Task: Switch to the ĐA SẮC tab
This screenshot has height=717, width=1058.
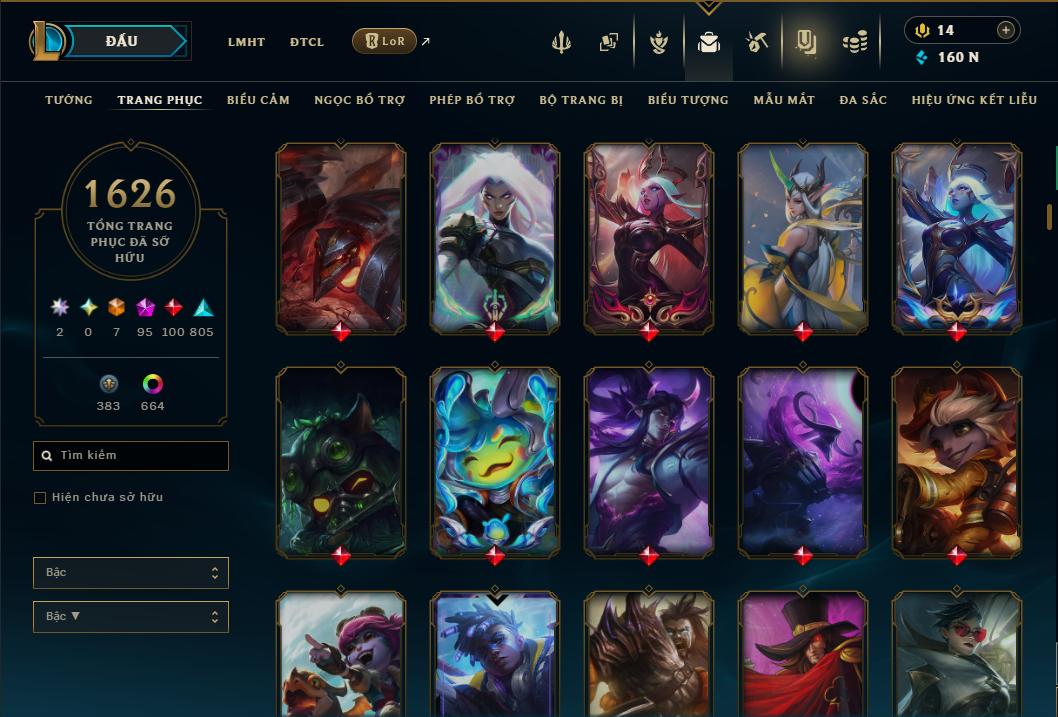Action: click(863, 100)
